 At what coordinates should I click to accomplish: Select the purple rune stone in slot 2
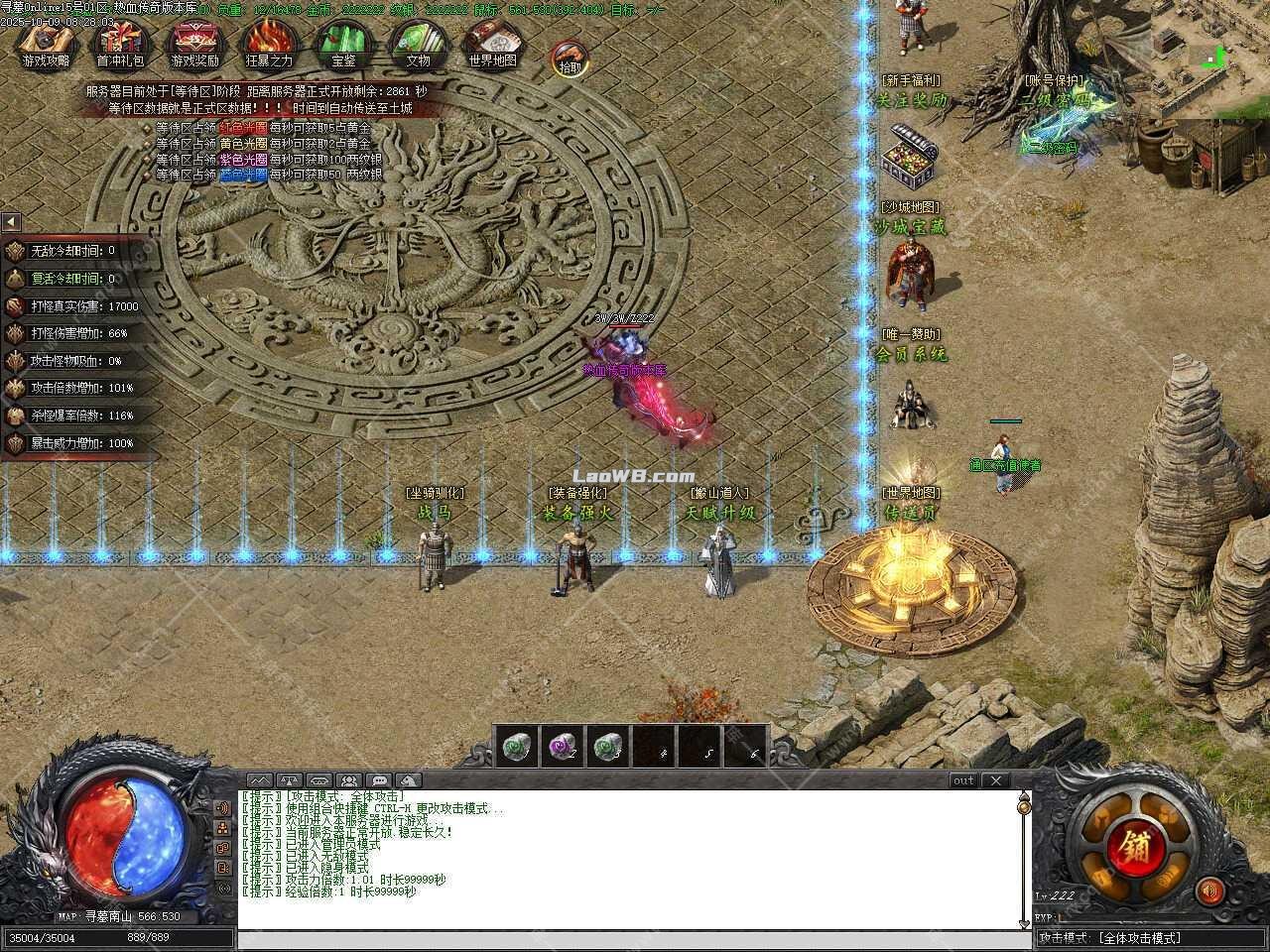click(562, 747)
